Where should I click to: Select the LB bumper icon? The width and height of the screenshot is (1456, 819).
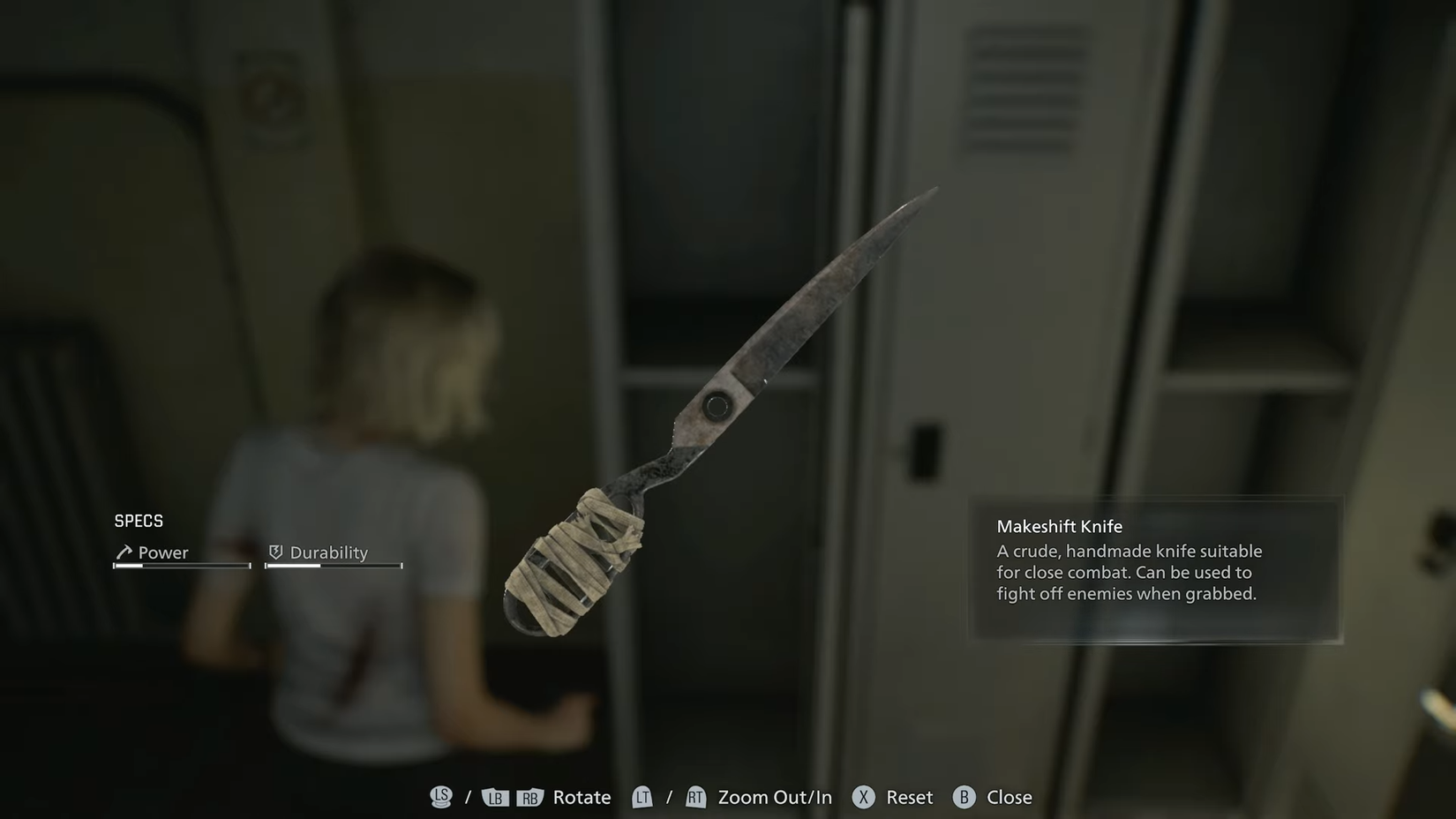click(495, 797)
